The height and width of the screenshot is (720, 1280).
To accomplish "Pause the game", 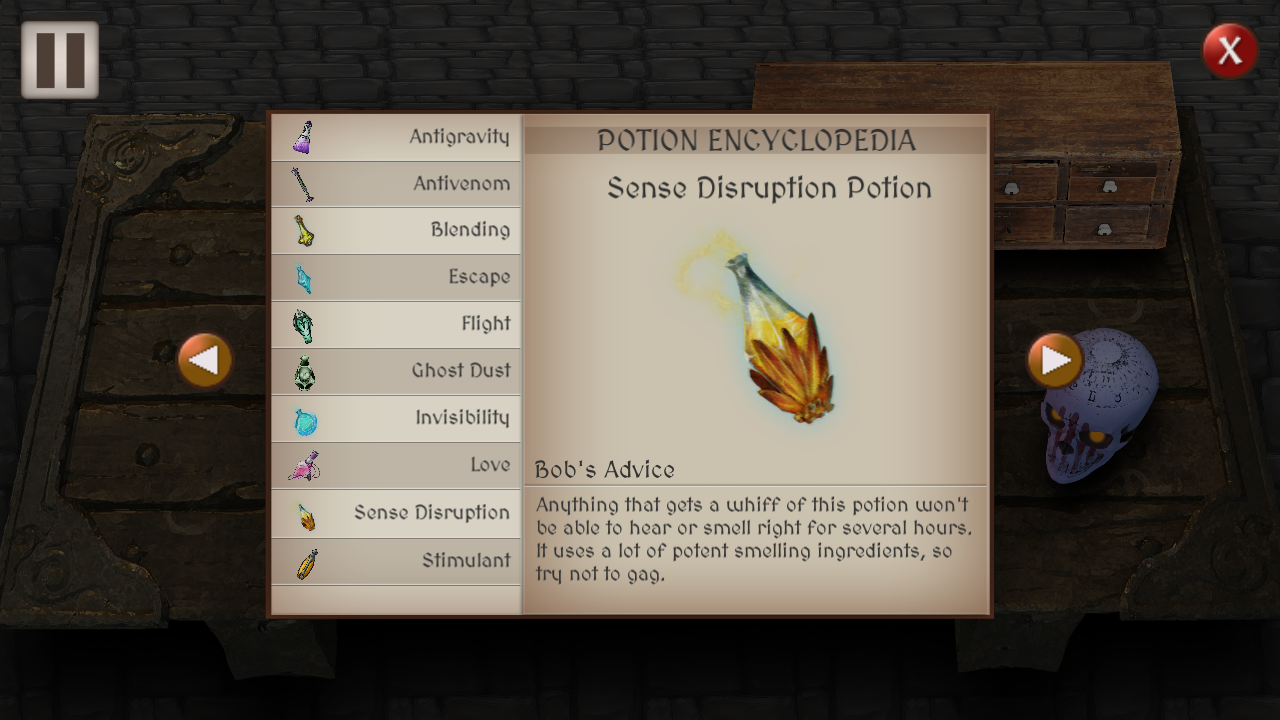I will tap(60, 60).
